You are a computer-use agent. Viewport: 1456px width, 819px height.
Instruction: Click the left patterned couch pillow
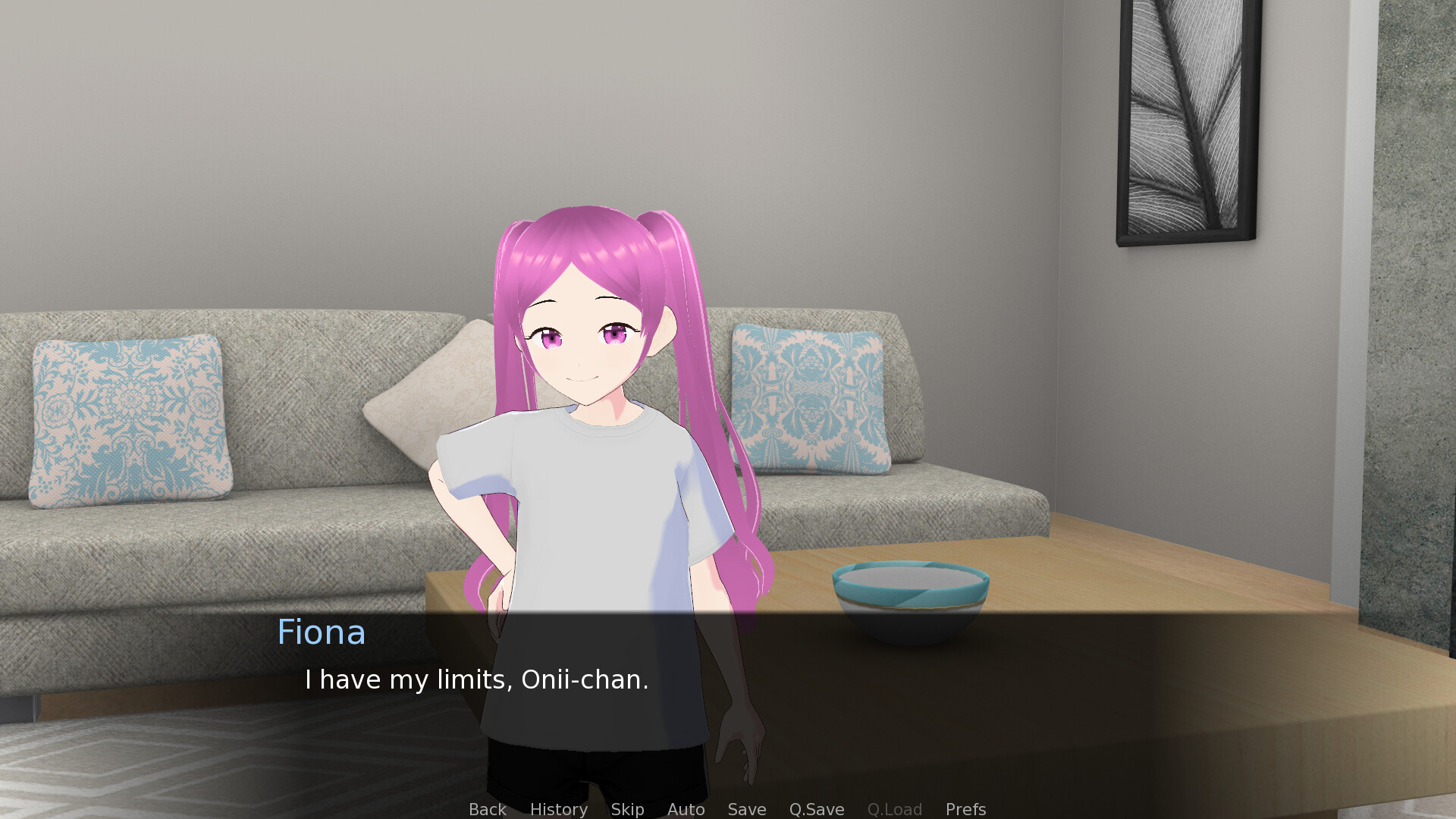(x=127, y=421)
